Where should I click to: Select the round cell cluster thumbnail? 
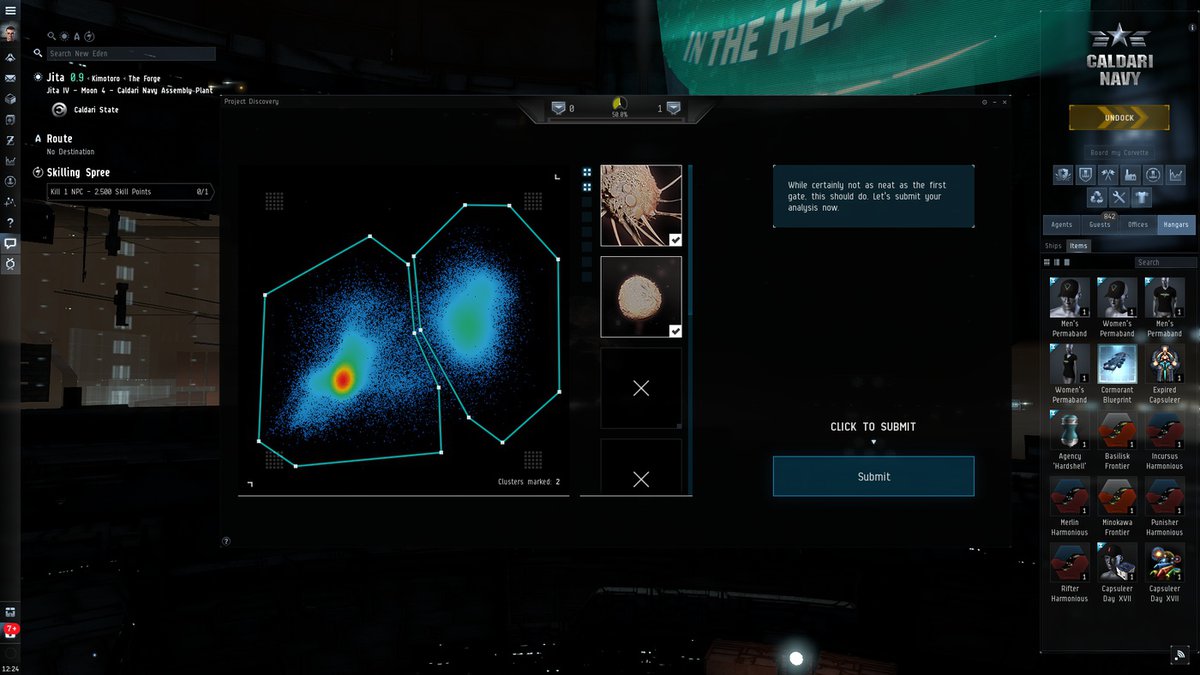click(641, 297)
